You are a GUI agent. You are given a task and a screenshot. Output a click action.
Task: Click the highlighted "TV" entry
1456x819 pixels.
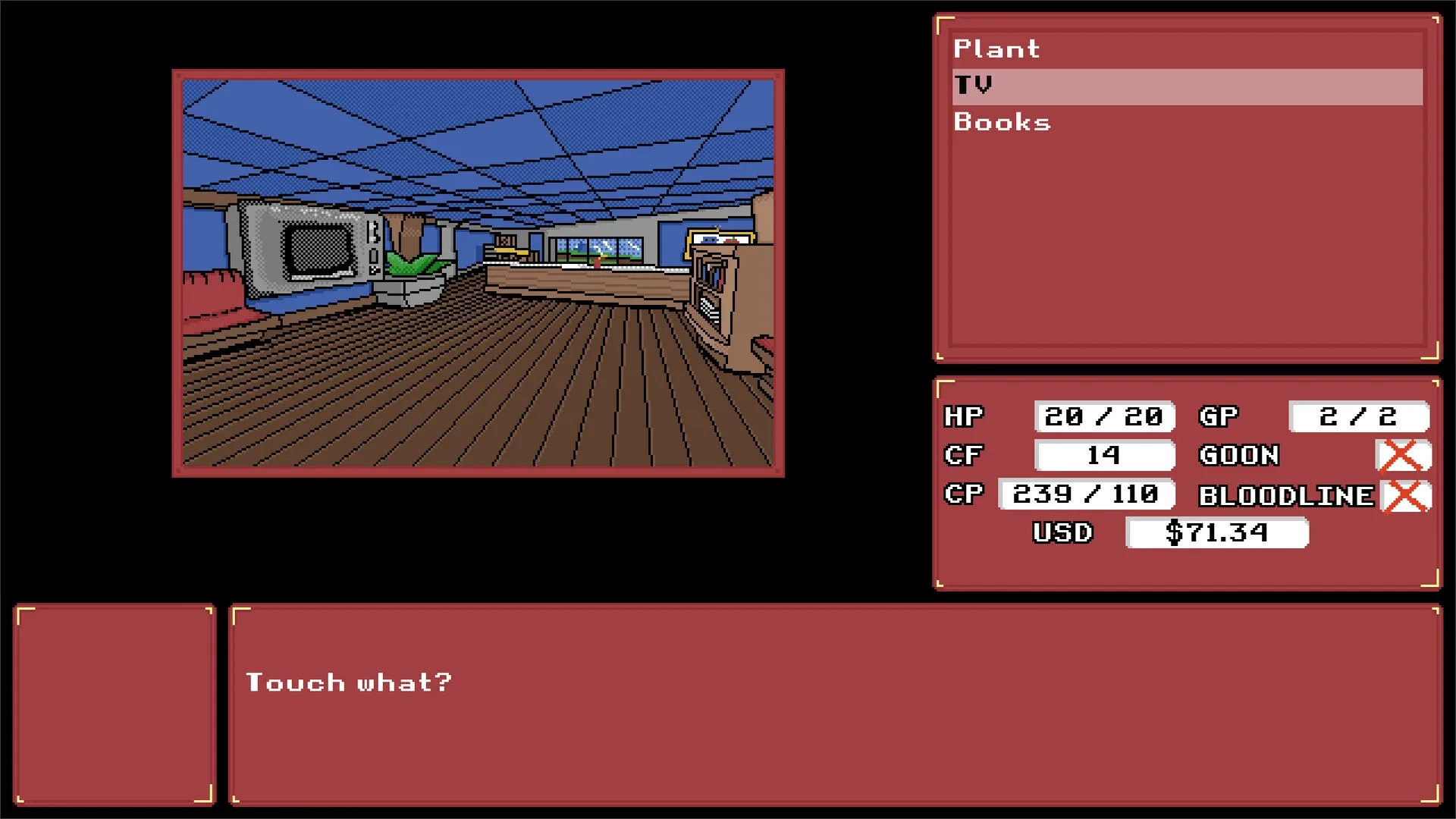(x=974, y=85)
